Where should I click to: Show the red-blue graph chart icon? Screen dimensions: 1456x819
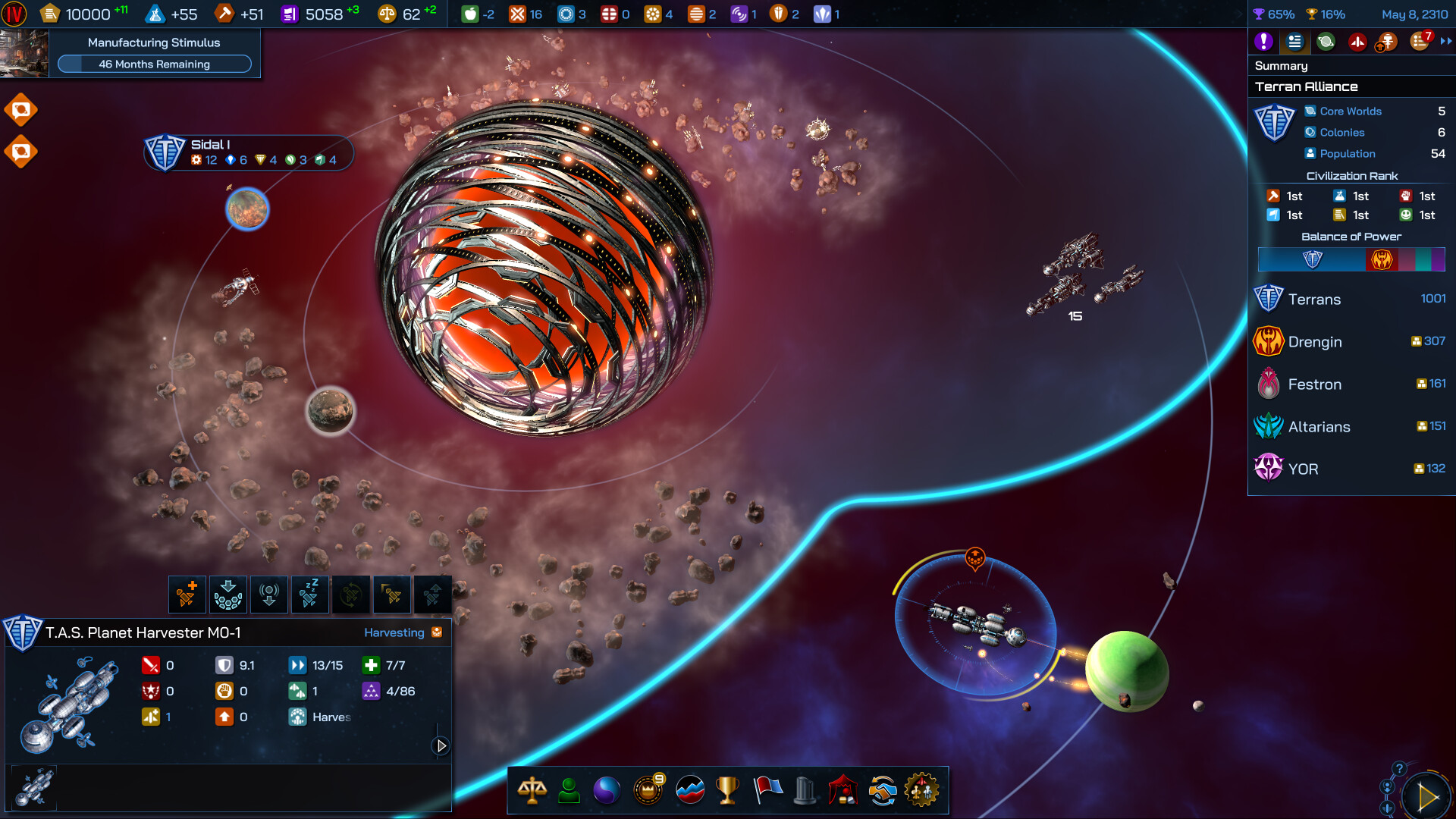[689, 790]
